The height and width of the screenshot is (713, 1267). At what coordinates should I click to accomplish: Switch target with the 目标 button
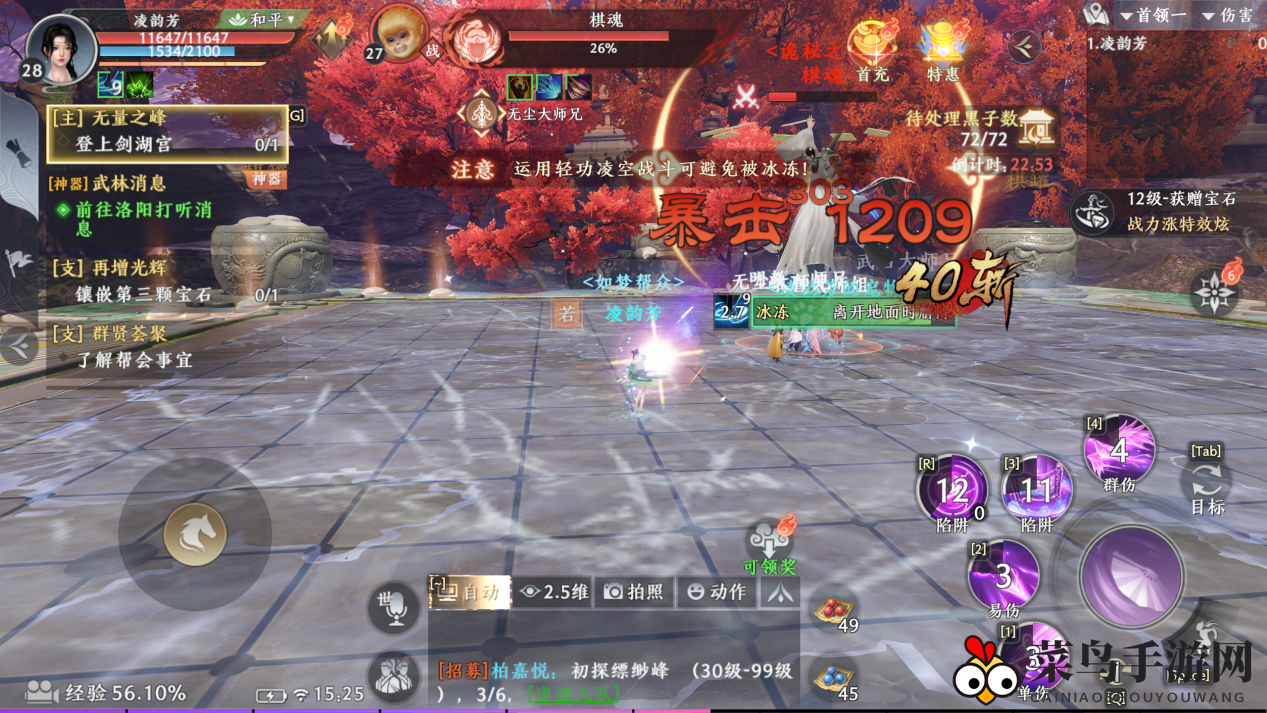tap(1207, 482)
